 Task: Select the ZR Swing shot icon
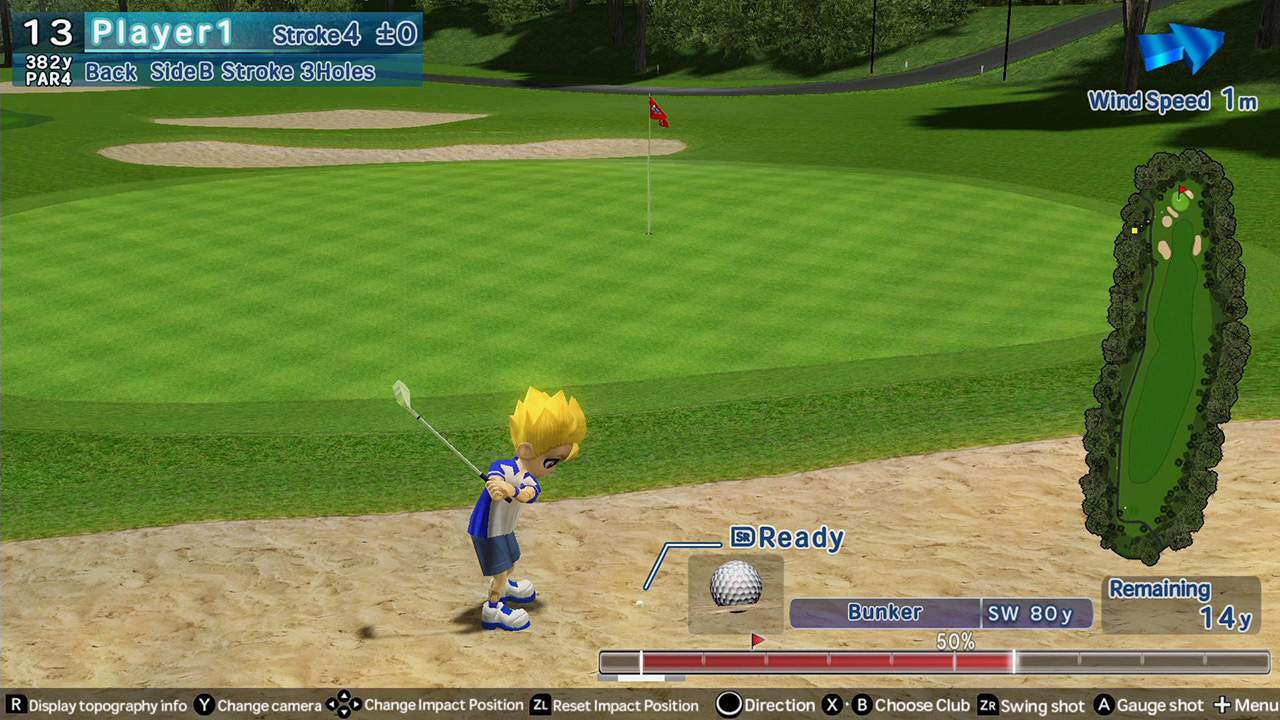(988, 705)
